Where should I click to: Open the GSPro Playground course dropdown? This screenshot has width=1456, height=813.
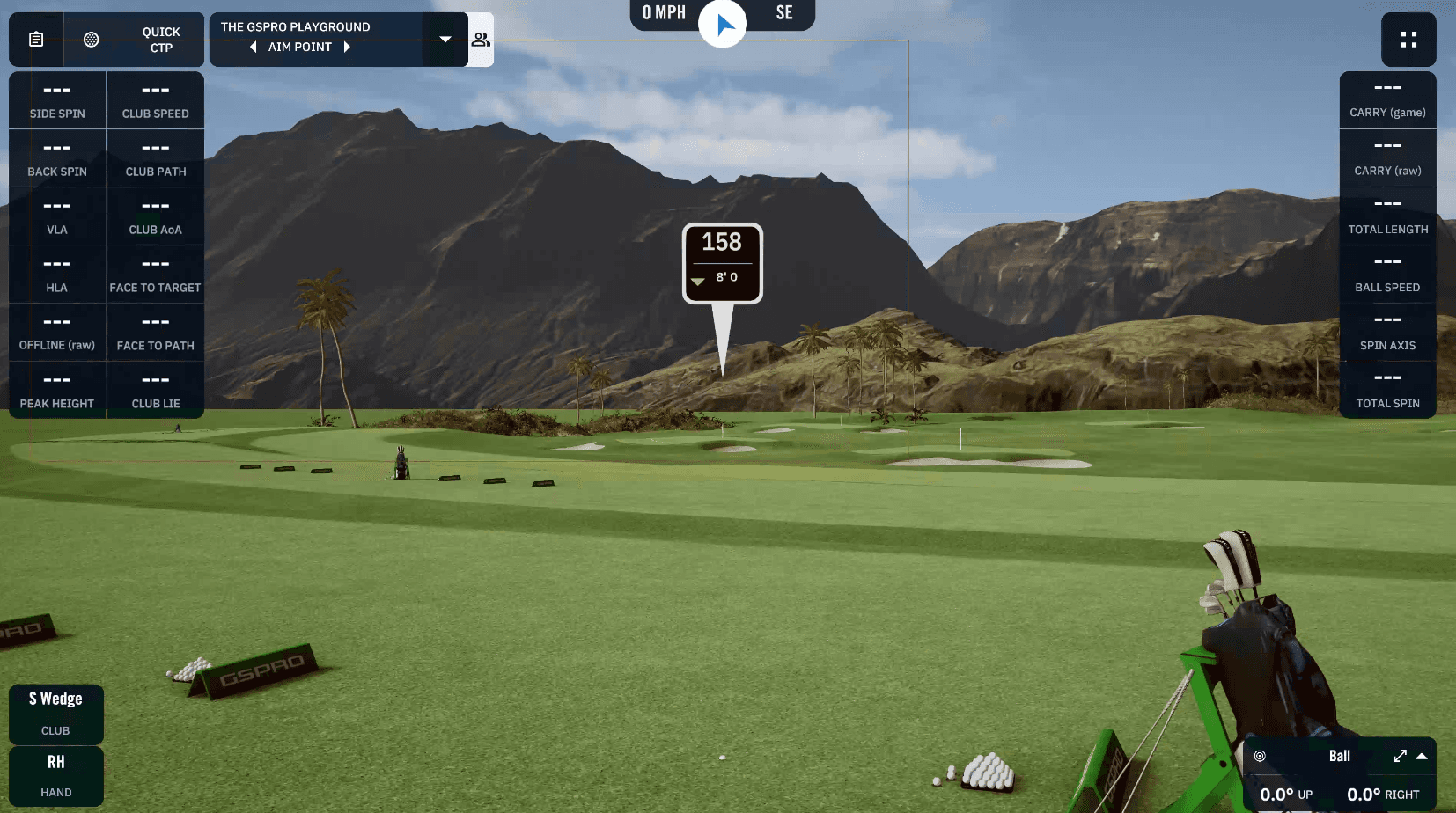[445, 39]
